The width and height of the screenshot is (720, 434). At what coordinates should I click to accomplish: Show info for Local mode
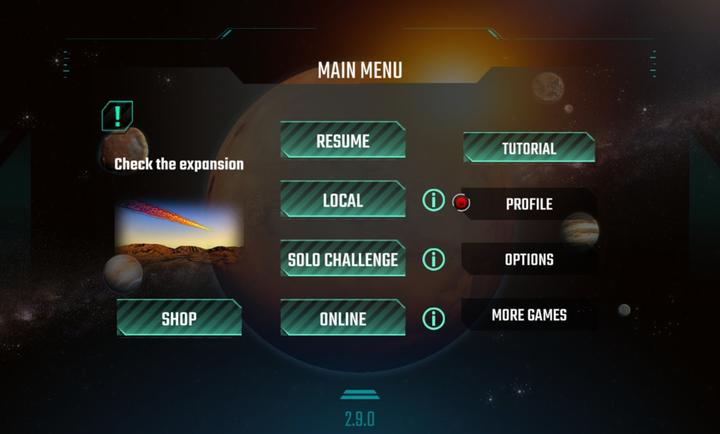433,200
